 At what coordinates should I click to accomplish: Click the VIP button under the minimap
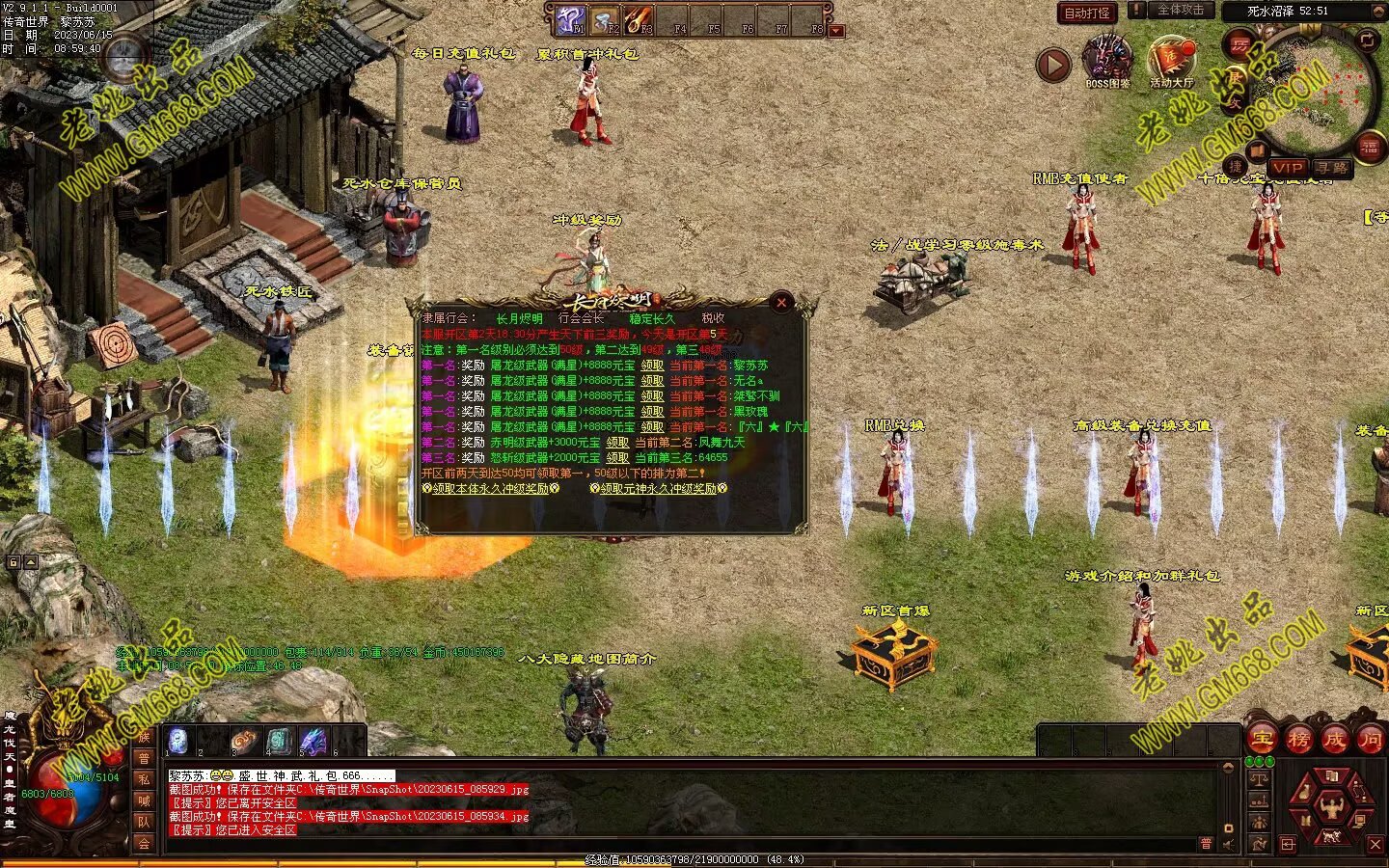[x=1287, y=168]
